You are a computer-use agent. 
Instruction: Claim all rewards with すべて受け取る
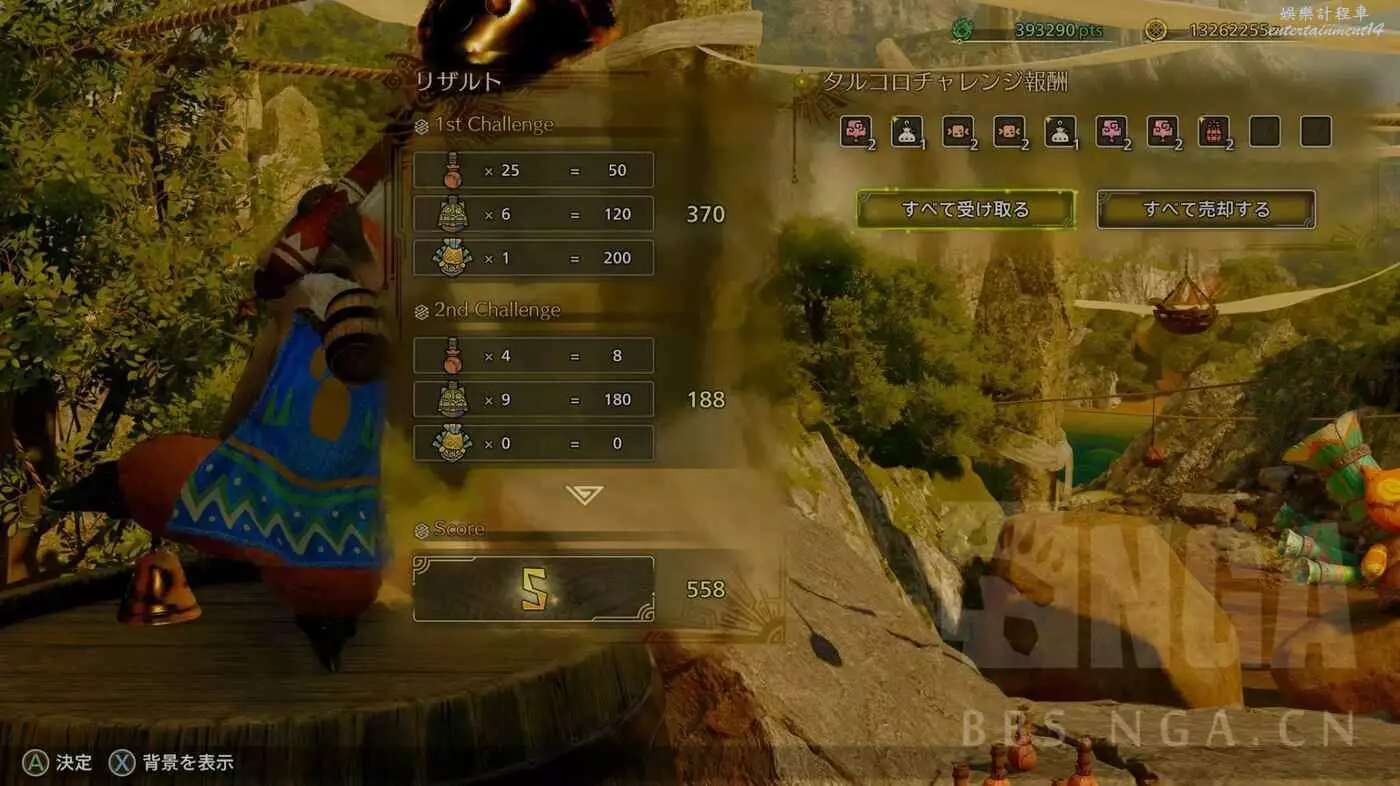[965, 209]
